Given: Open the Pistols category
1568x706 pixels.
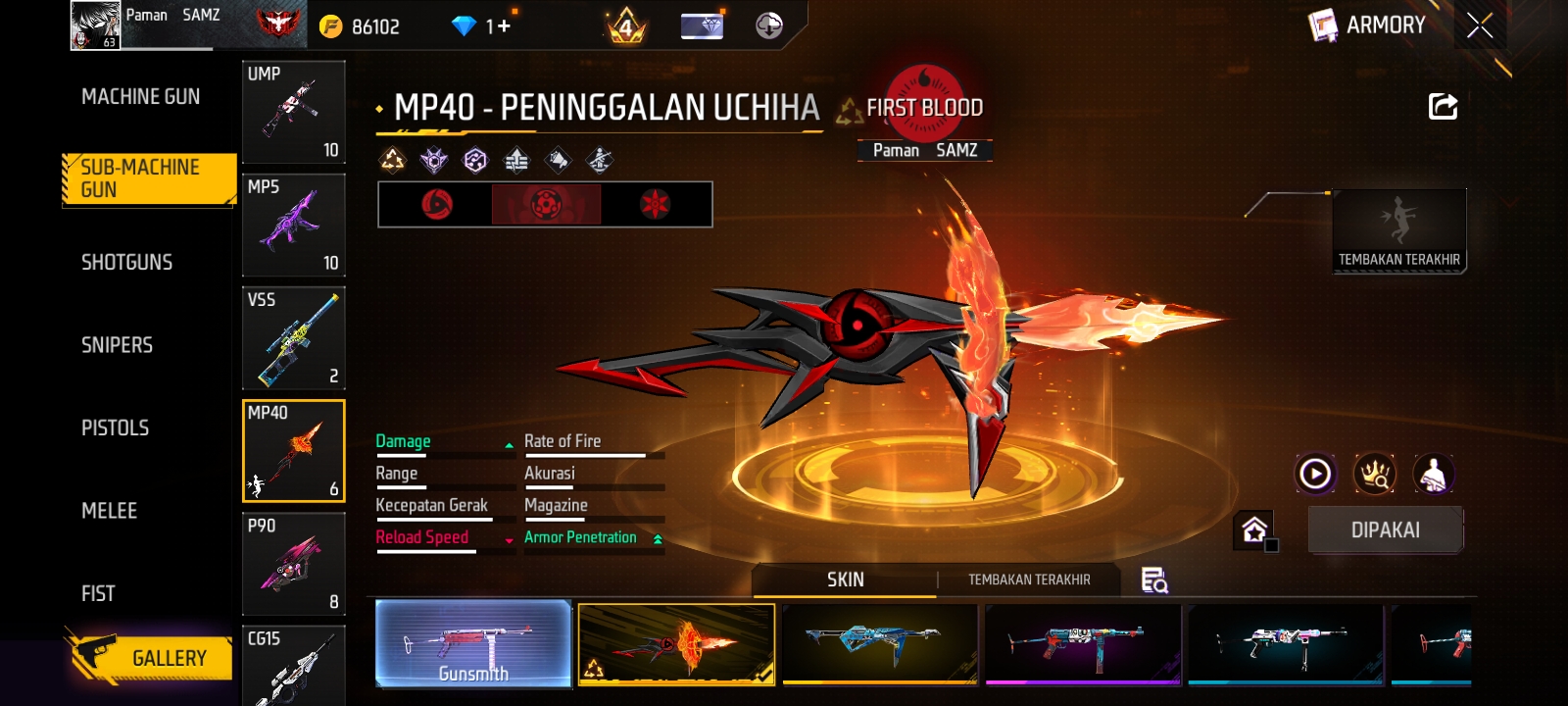Looking at the screenshot, I should pos(116,428).
